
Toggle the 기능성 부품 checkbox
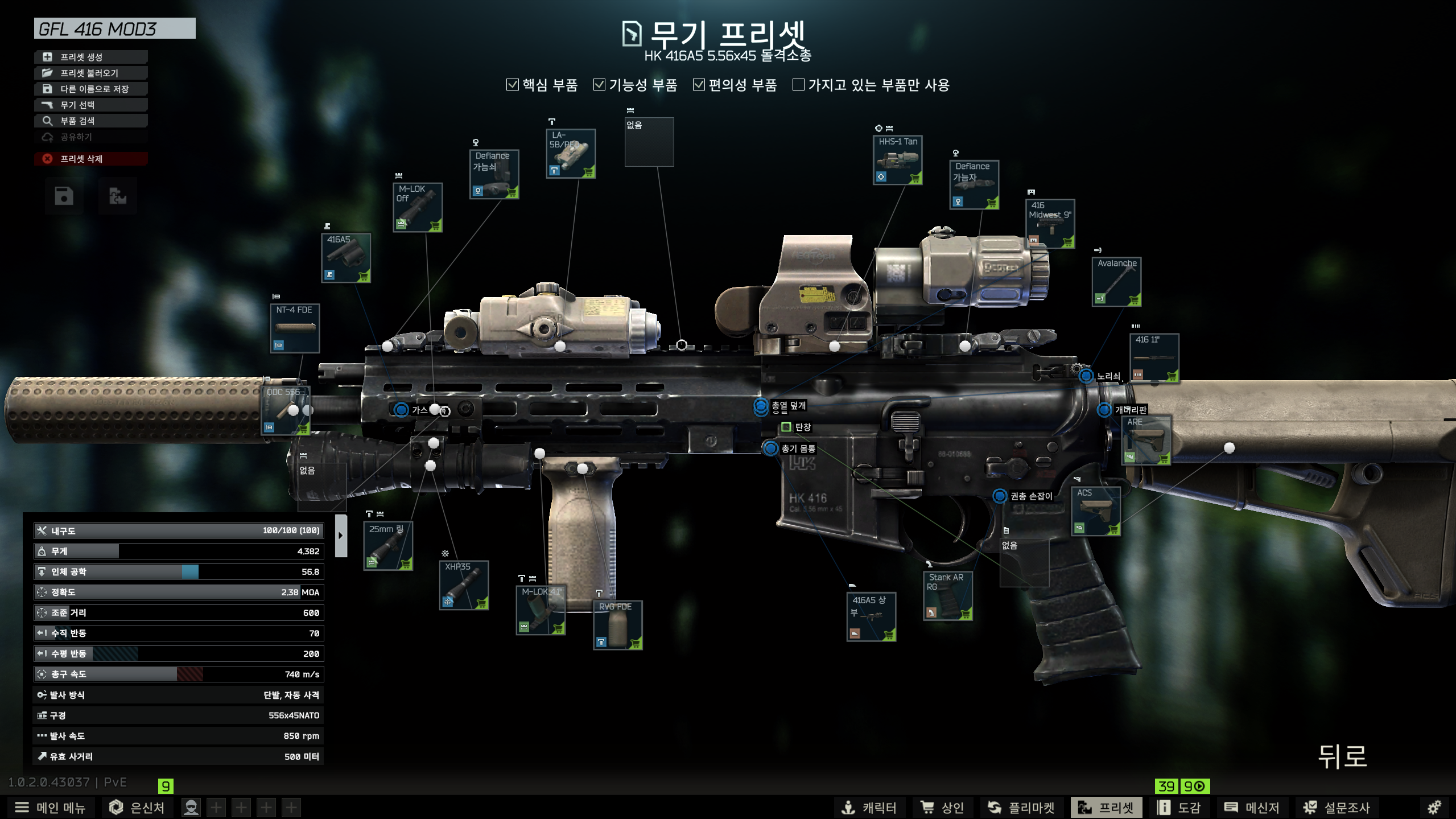click(x=599, y=85)
